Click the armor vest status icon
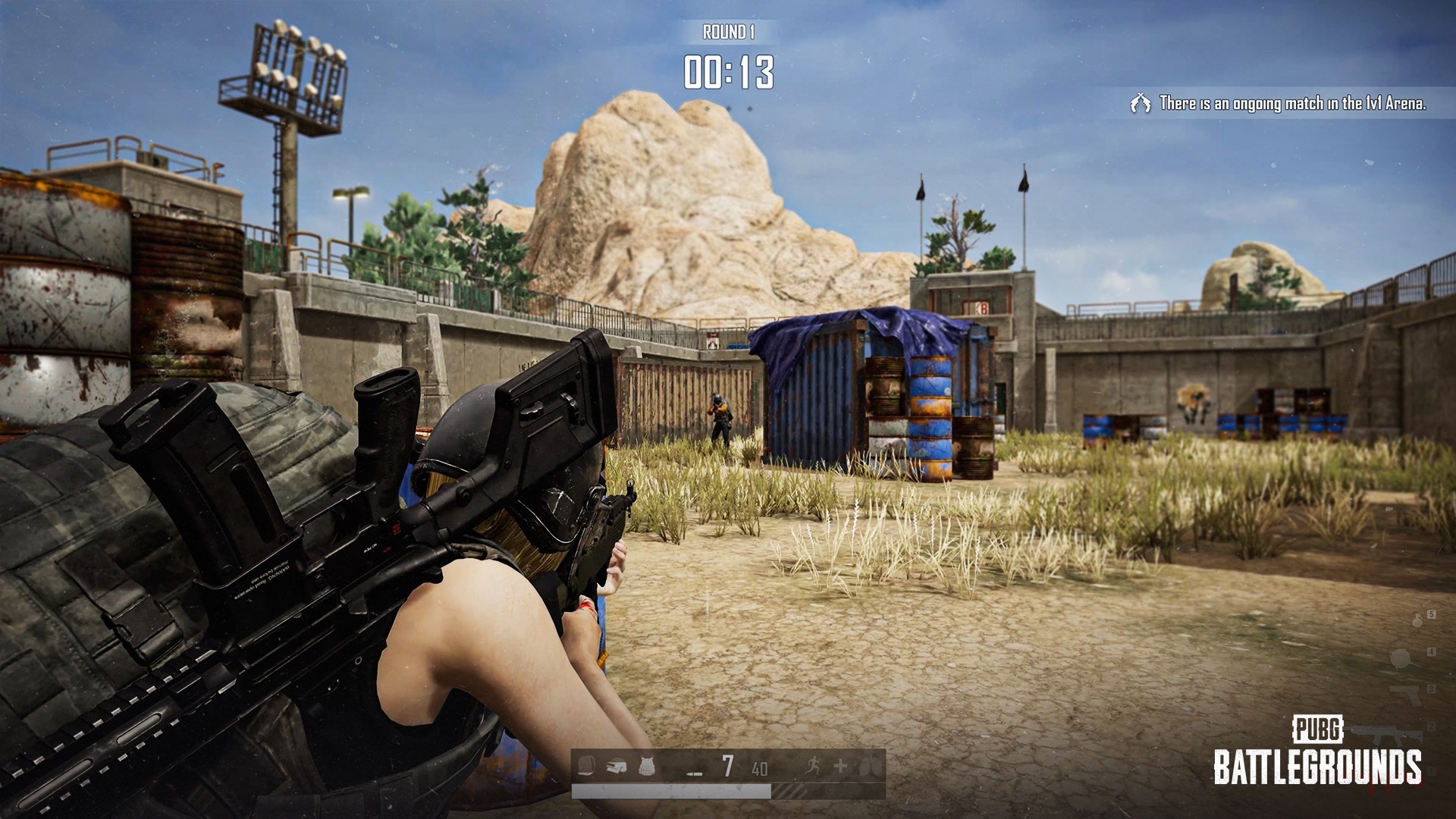Screen dimensions: 1456x819 645,767
